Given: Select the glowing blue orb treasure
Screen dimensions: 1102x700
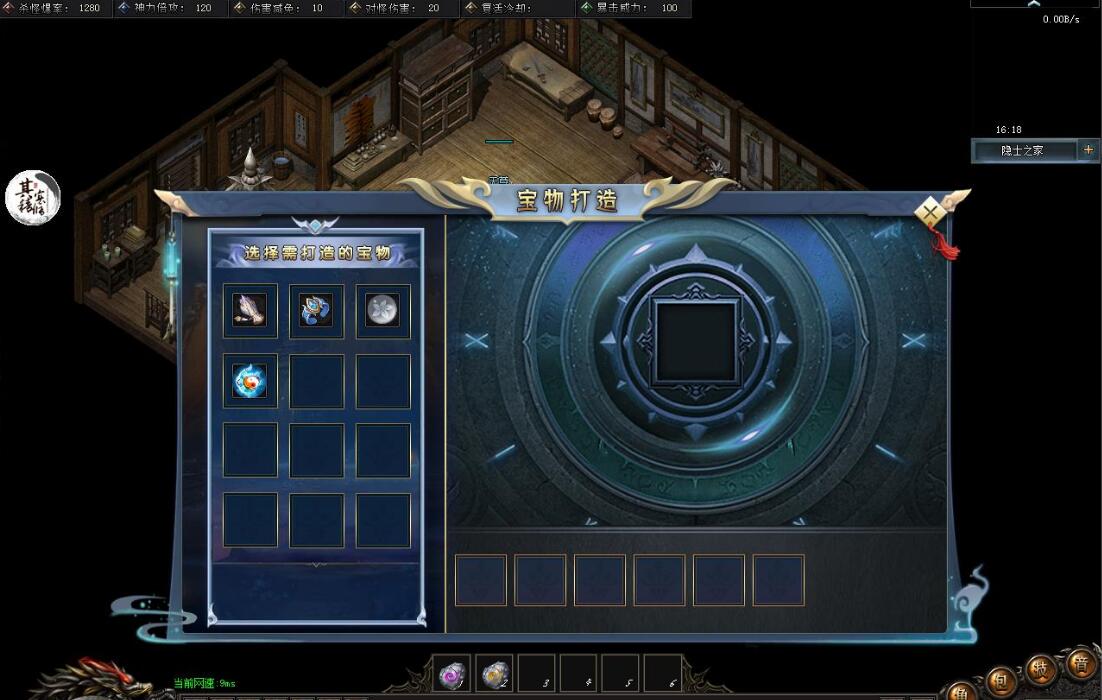Looking at the screenshot, I should 250,381.
